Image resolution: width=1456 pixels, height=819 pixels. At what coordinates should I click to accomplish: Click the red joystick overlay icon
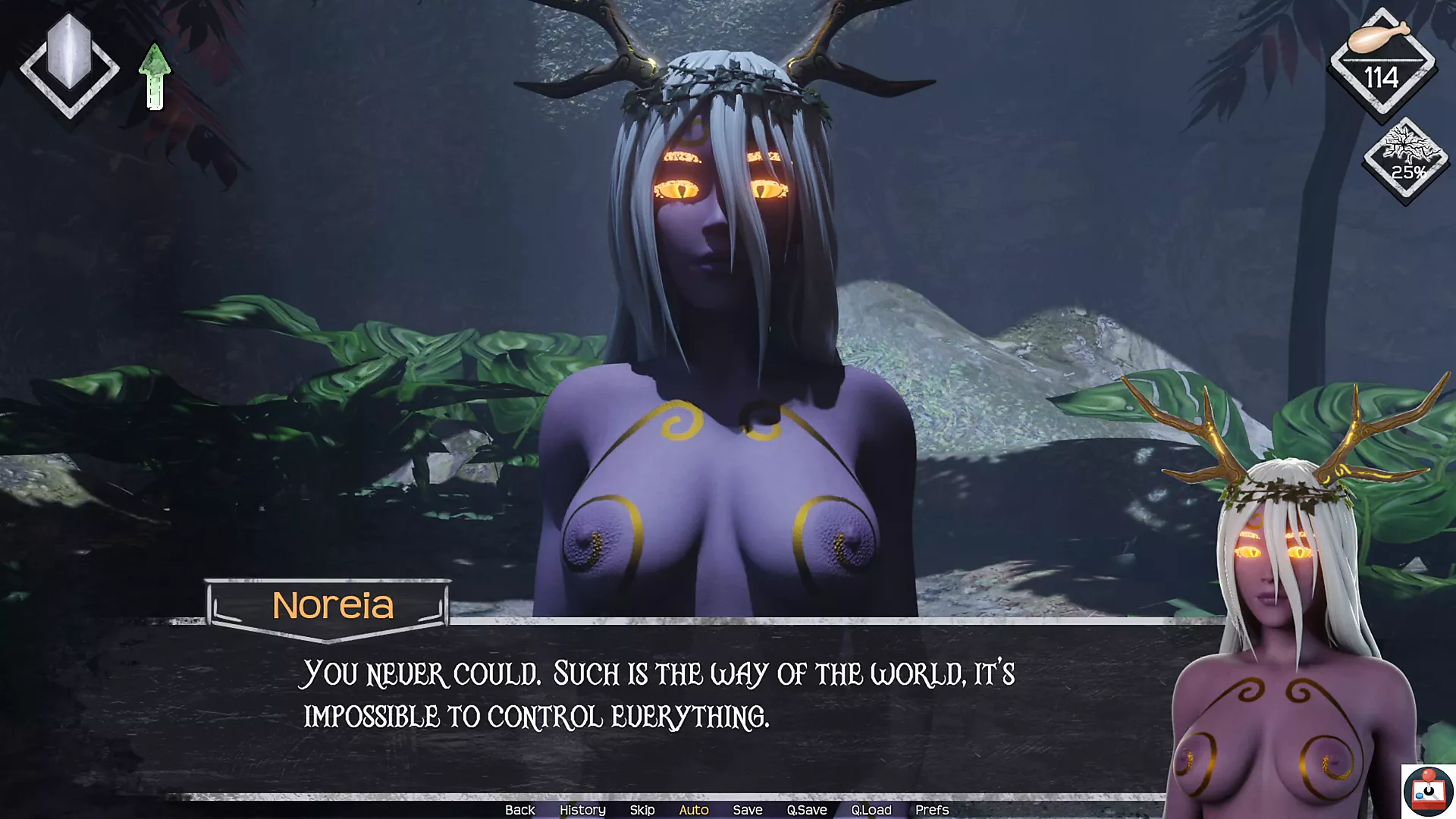[1428, 792]
